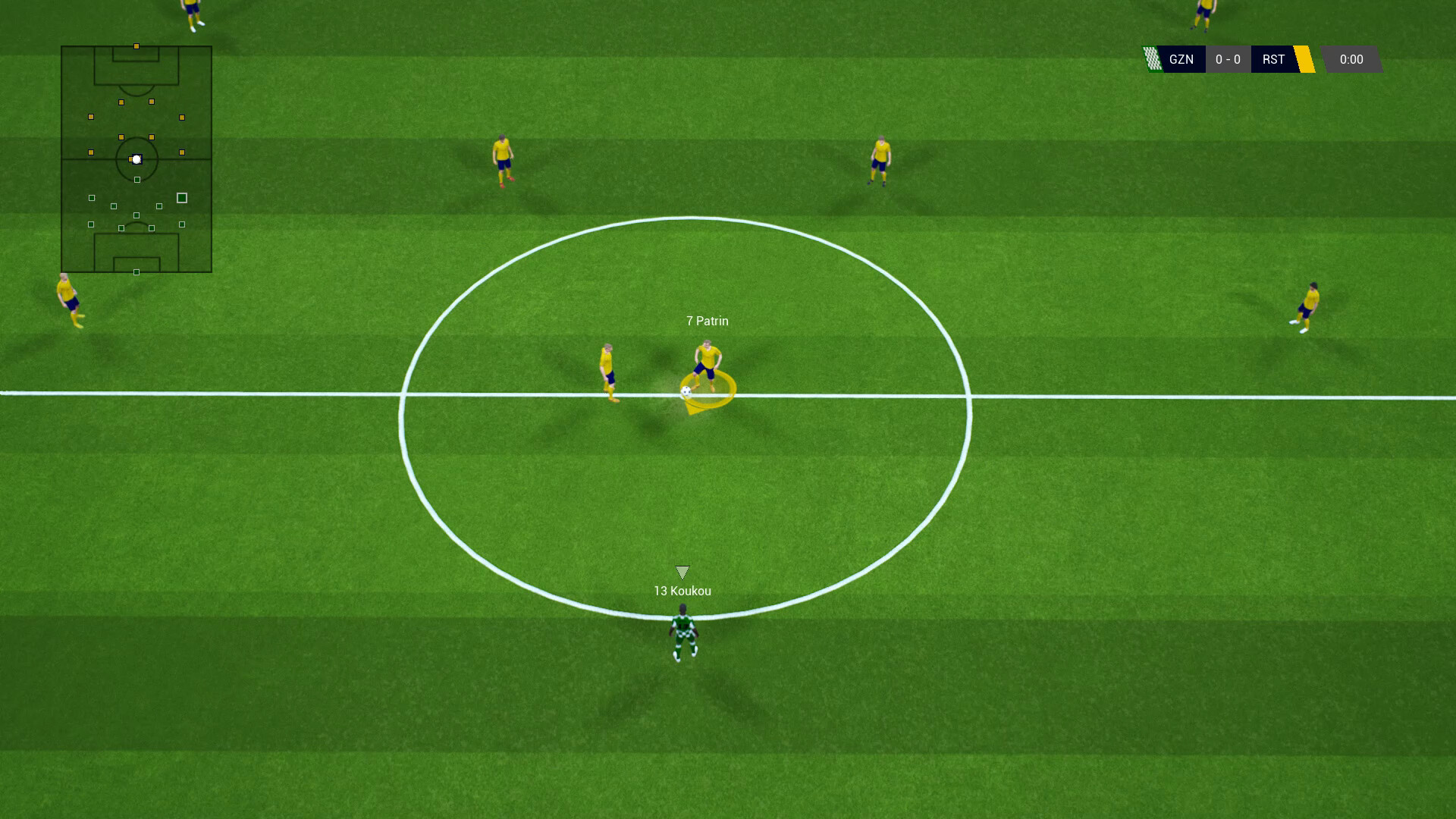
Task: Click the GZN team badge with checkered pattern
Action: (1153, 59)
